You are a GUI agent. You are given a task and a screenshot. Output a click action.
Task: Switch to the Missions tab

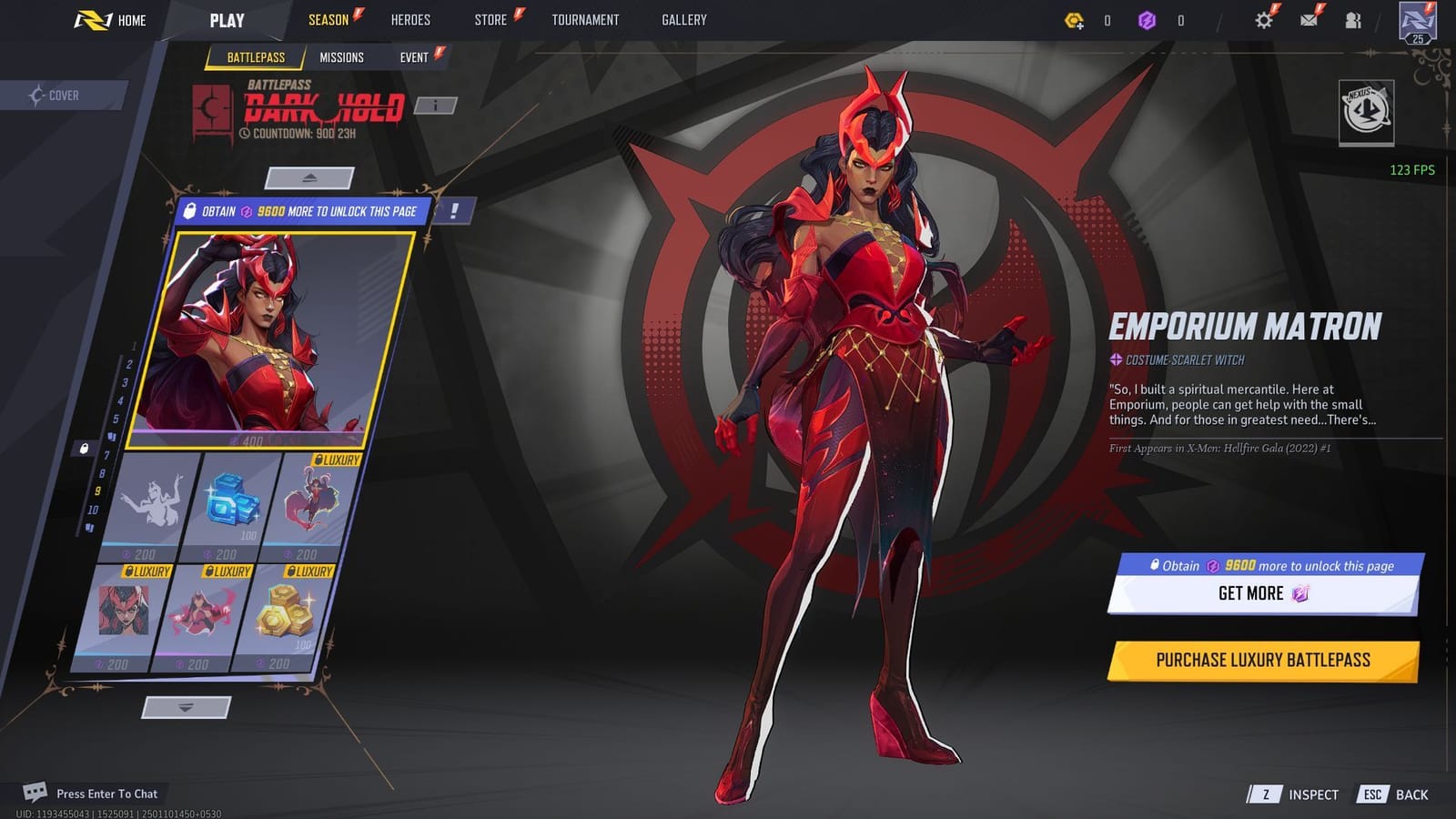point(344,56)
